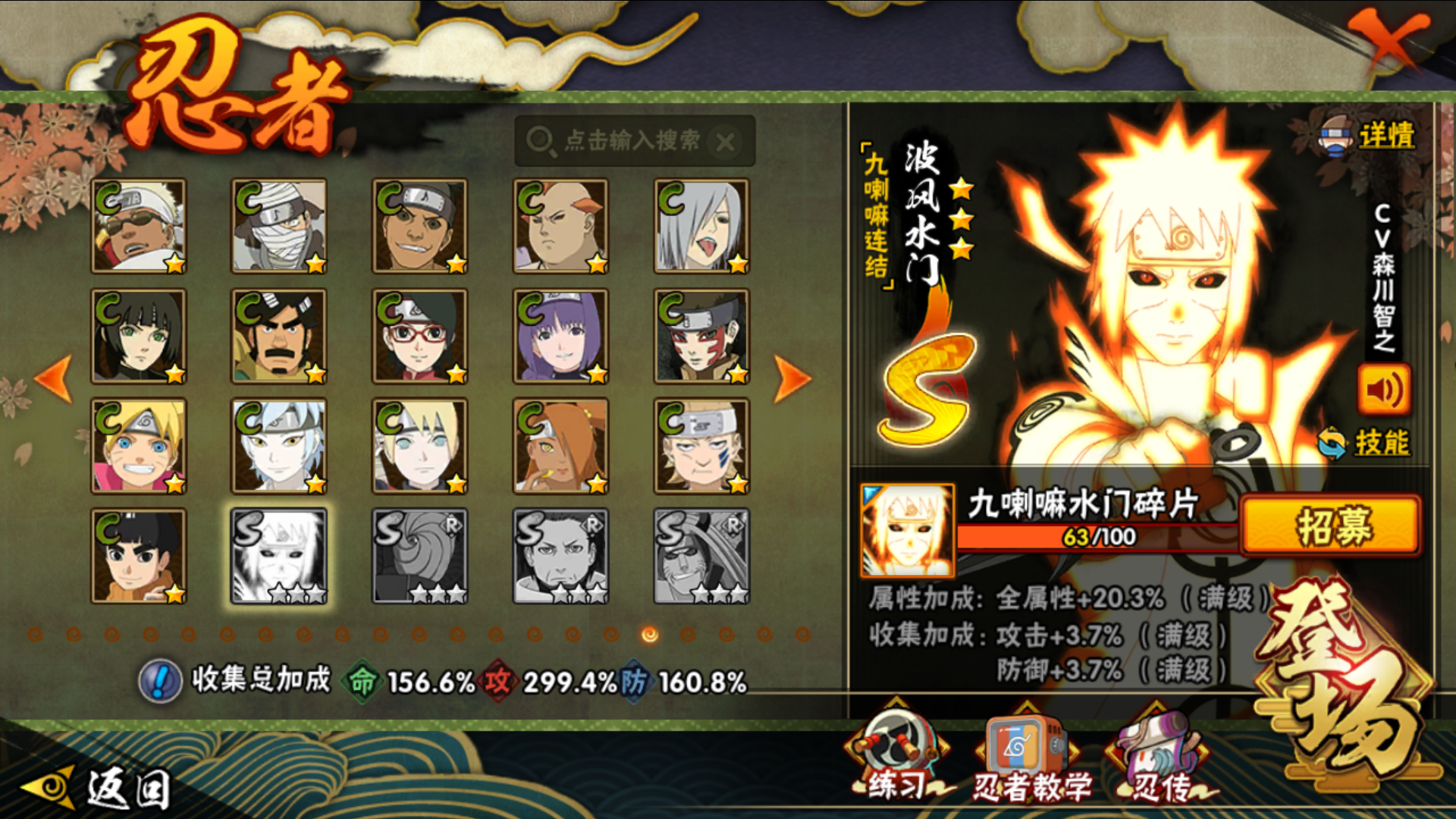This screenshot has width=1456, height=819.
Task: Select the blond grinning Boruto portrait
Action: click(139, 446)
